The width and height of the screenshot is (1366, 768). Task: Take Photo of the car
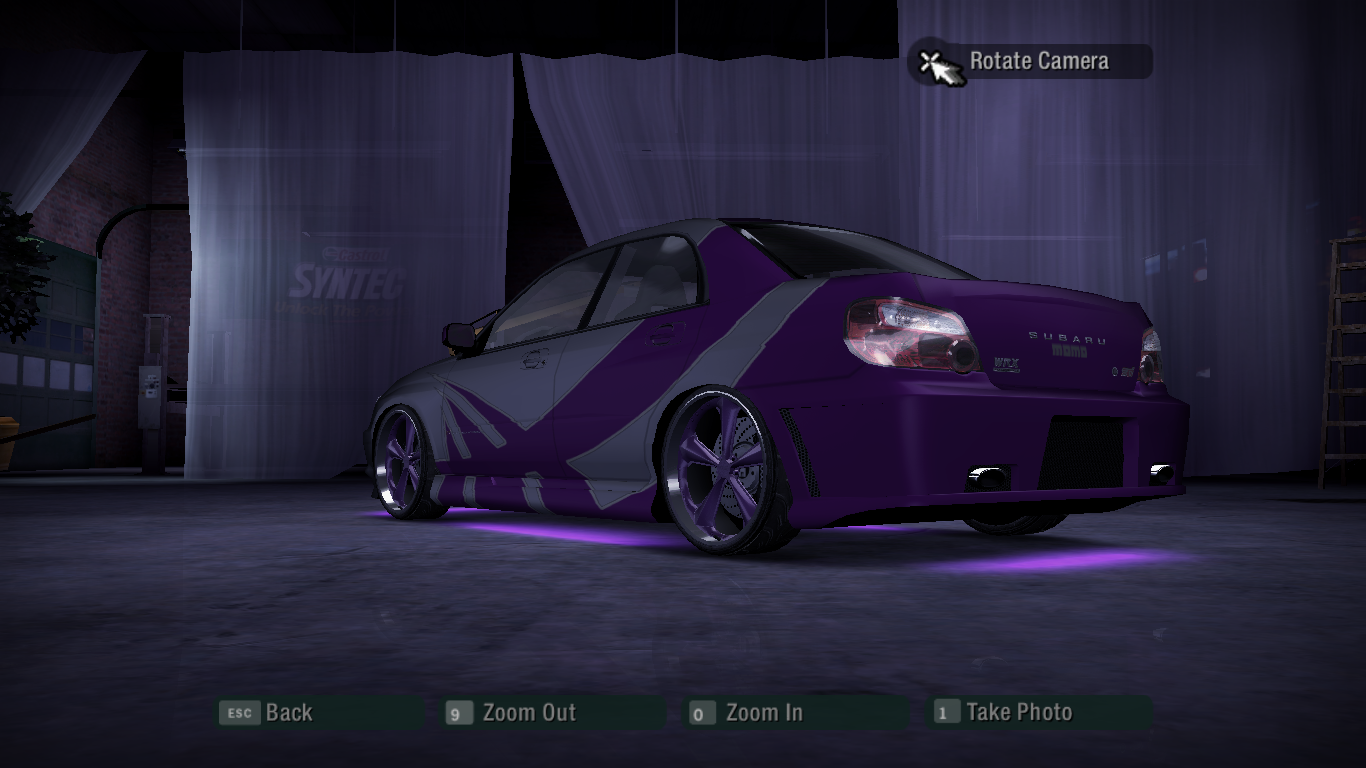coord(1018,713)
